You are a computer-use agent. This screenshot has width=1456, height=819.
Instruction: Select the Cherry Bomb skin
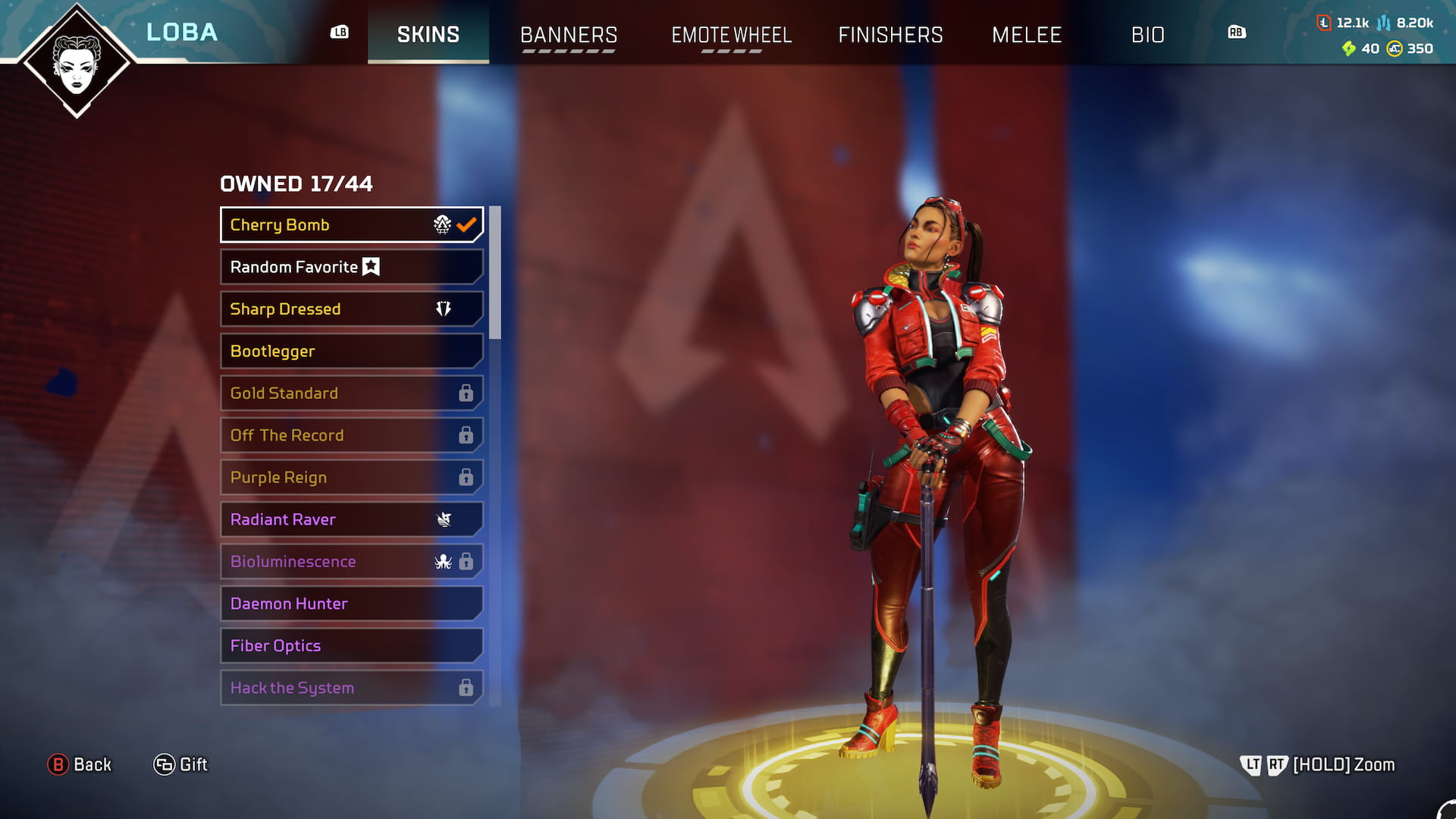point(351,224)
